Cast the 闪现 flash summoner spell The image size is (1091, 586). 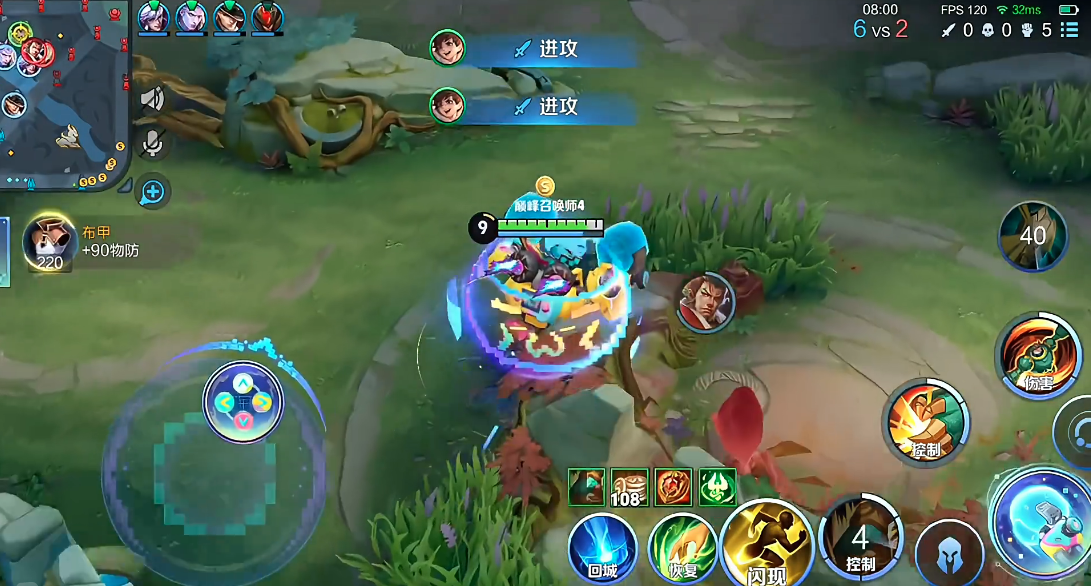tap(767, 545)
